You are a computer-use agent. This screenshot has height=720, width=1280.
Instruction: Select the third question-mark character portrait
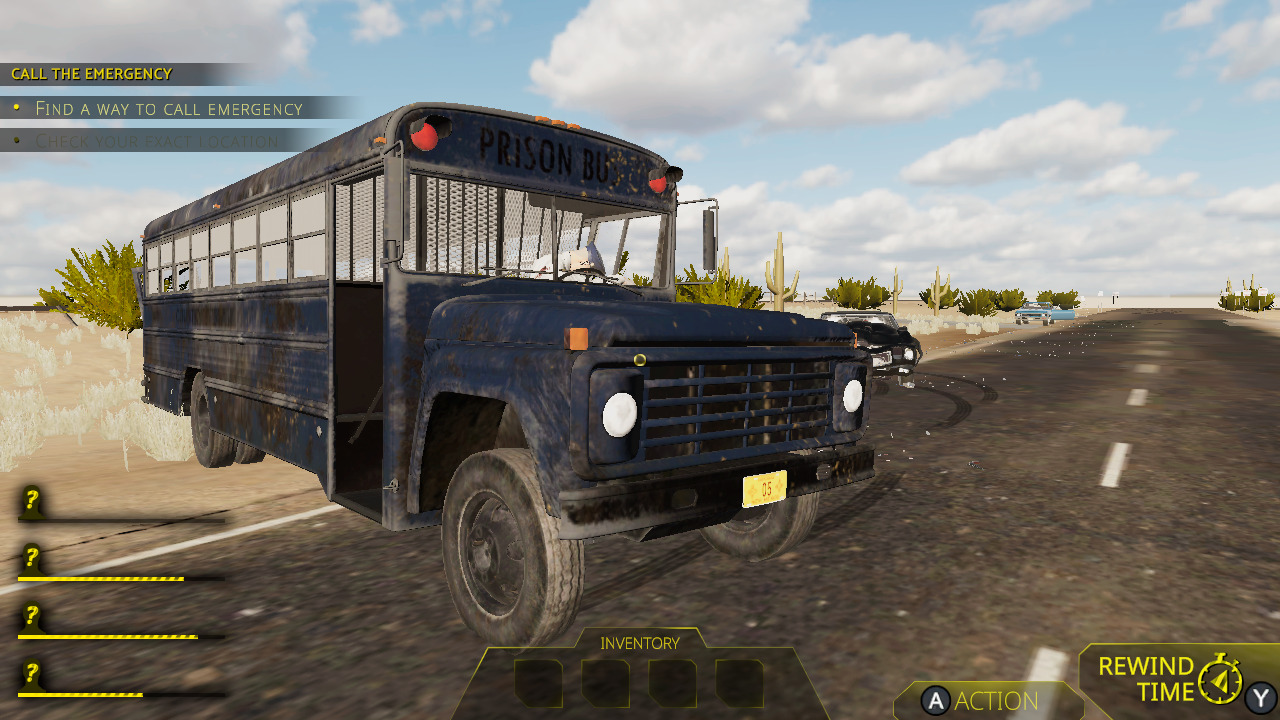click(30, 615)
